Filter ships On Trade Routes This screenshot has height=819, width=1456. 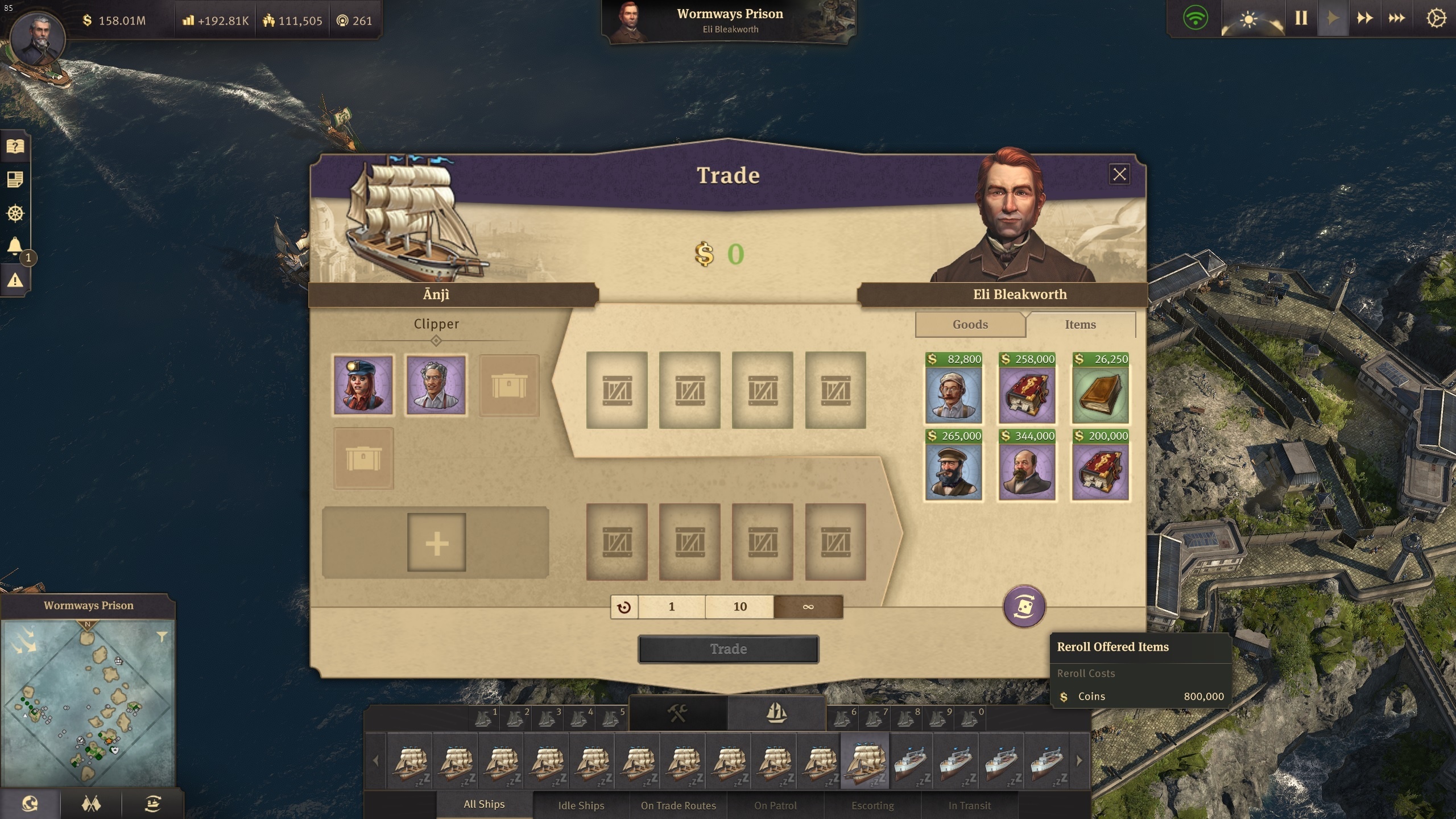(x=678, y=805)
